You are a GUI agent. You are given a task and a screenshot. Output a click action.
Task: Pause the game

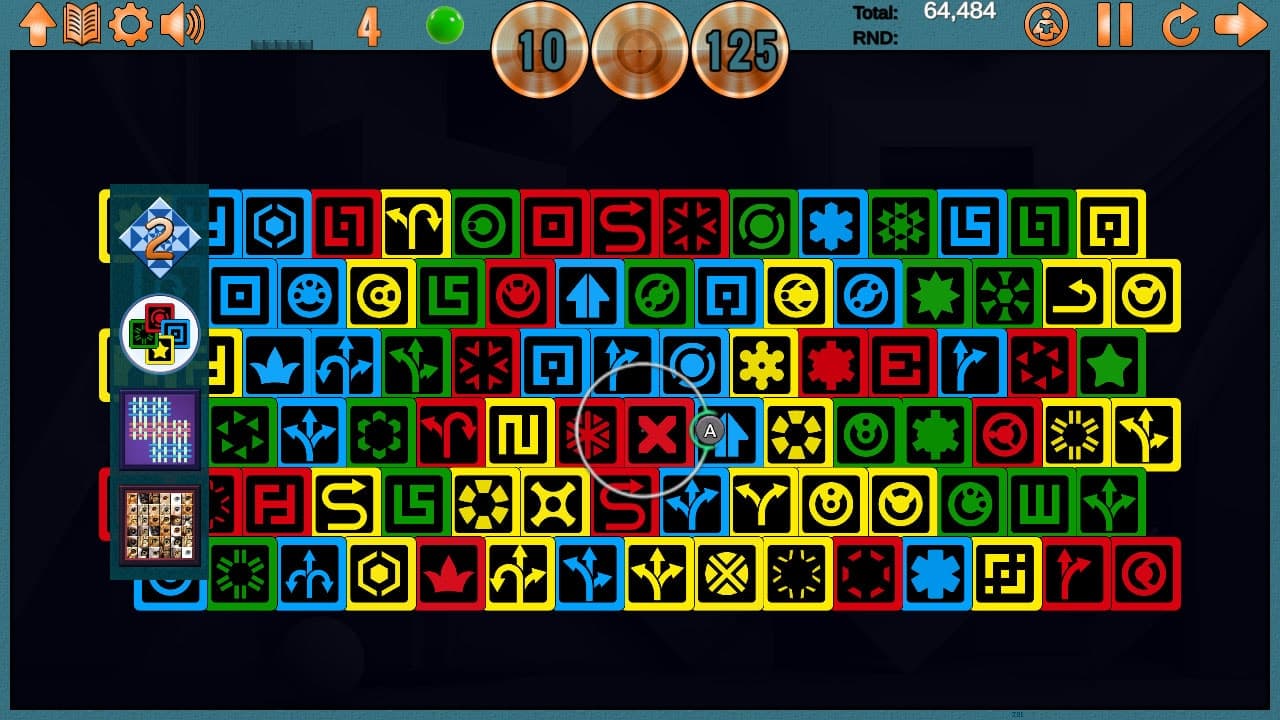tap(1113, 27)
